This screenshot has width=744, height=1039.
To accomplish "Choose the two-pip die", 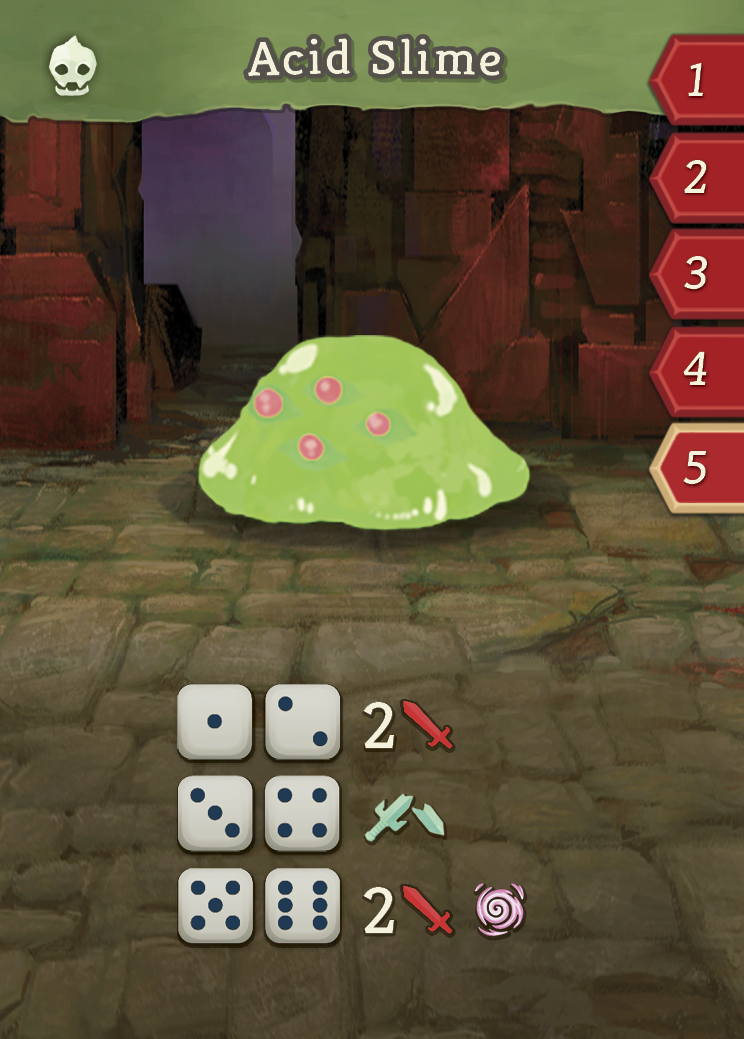I will pos(302,721).
